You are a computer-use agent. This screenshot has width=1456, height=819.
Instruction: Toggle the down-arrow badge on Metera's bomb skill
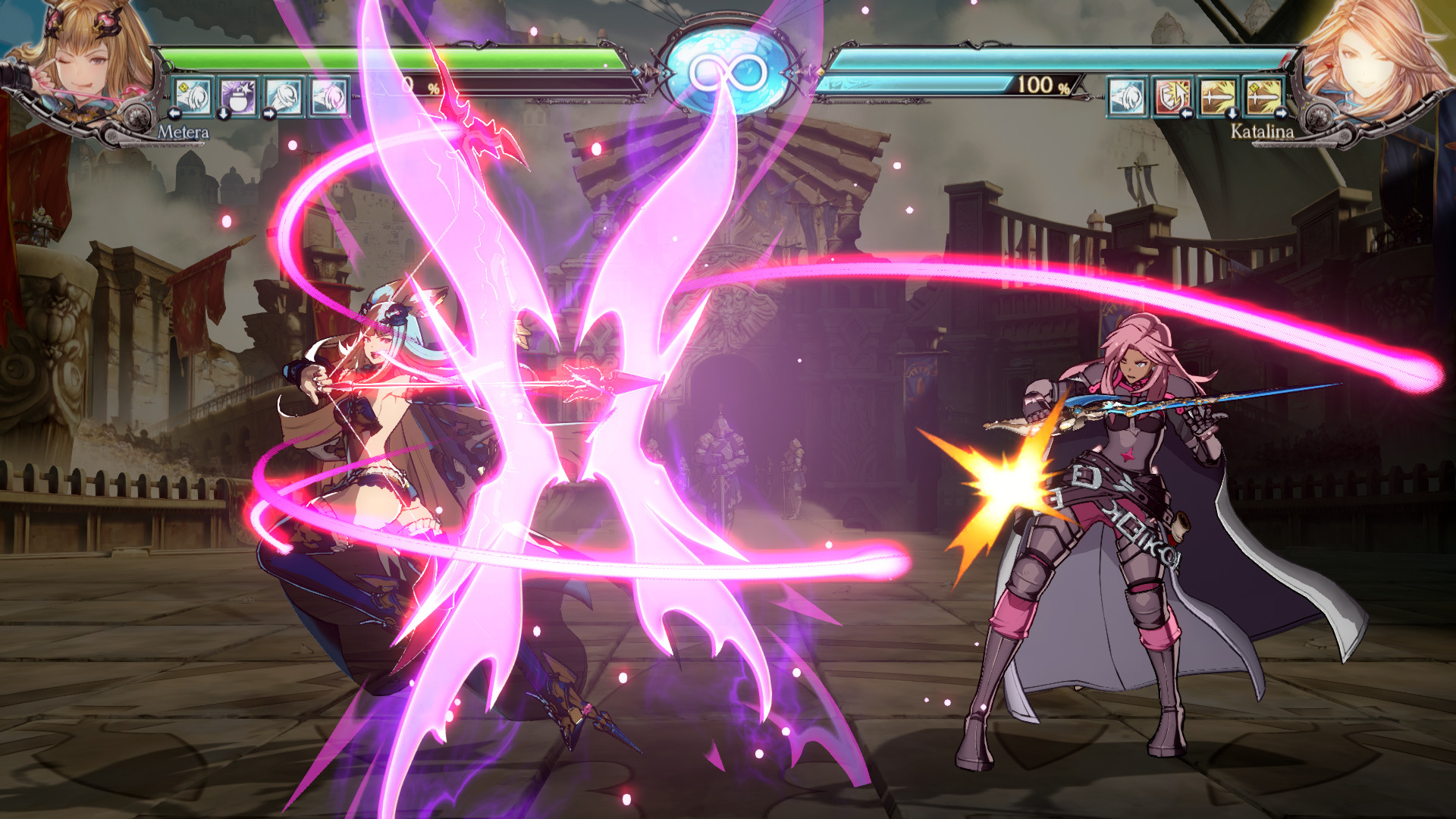click(x=223, y=115)
